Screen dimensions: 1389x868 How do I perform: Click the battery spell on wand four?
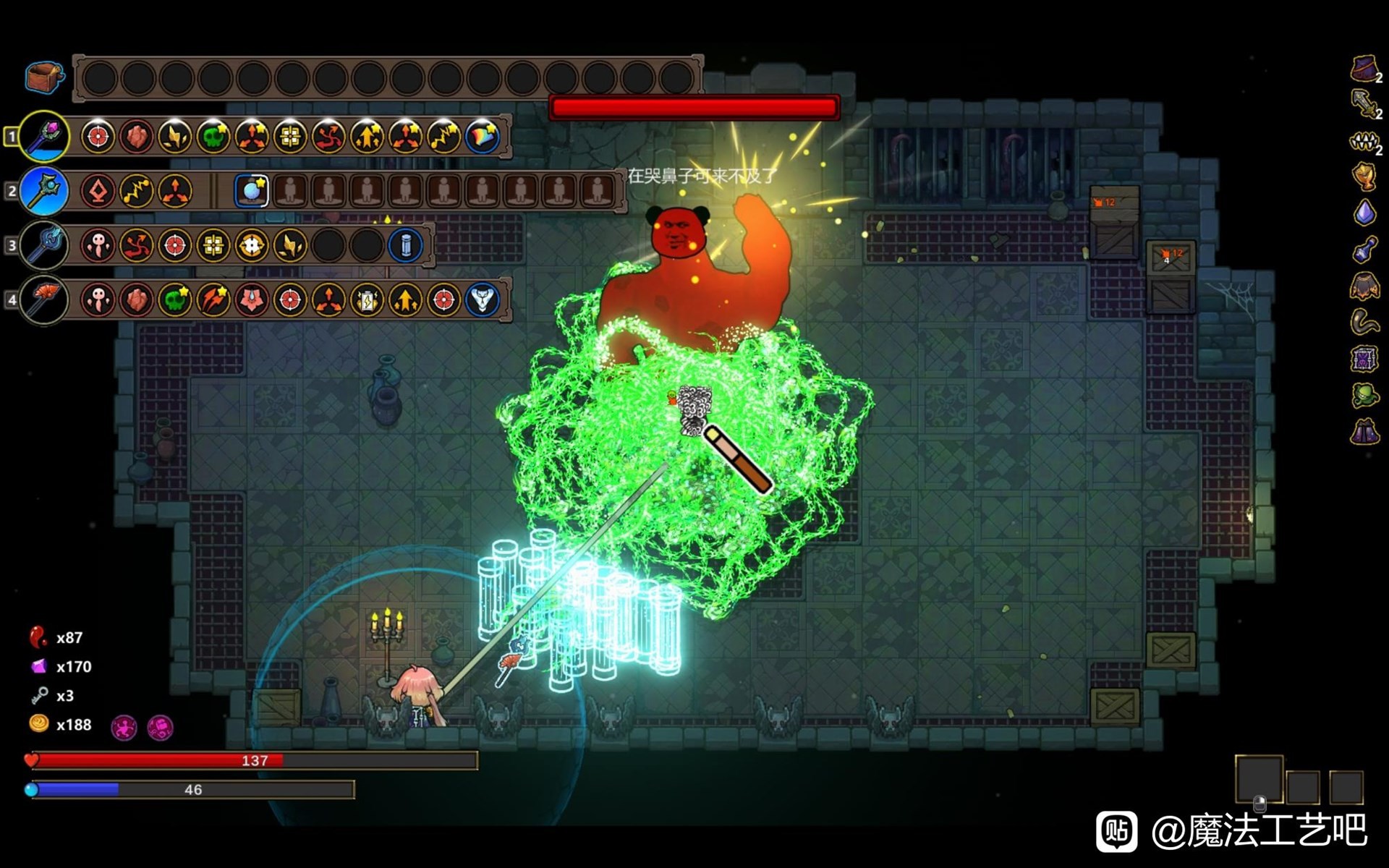pos(367,299)
